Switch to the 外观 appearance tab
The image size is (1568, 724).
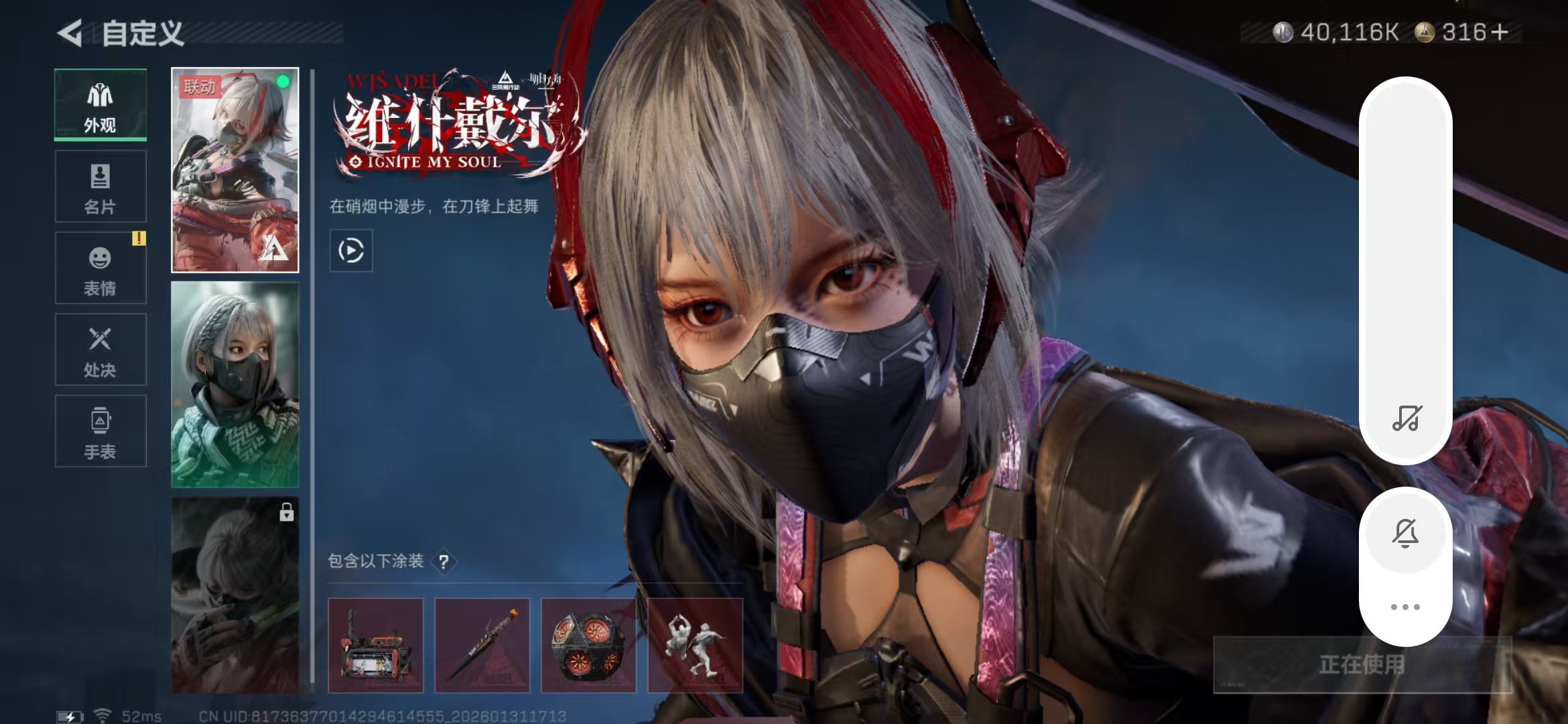101,105
